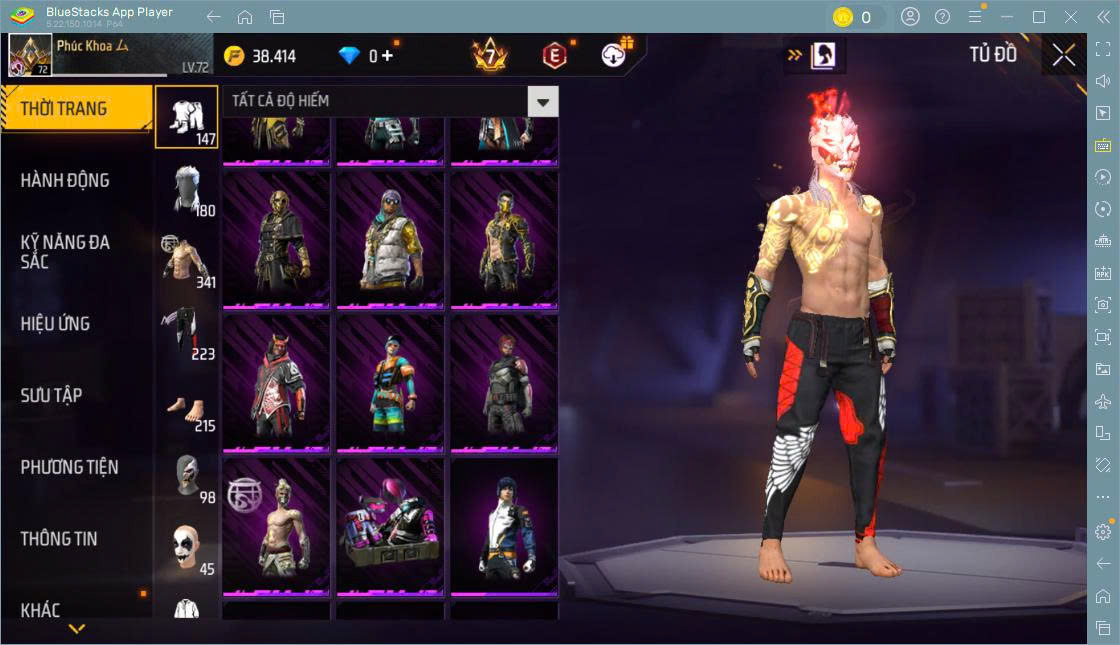Maximize the BlueStacks window
Image resolution: width=1120 pixels, height=645 pixels.
[1038, 17]
